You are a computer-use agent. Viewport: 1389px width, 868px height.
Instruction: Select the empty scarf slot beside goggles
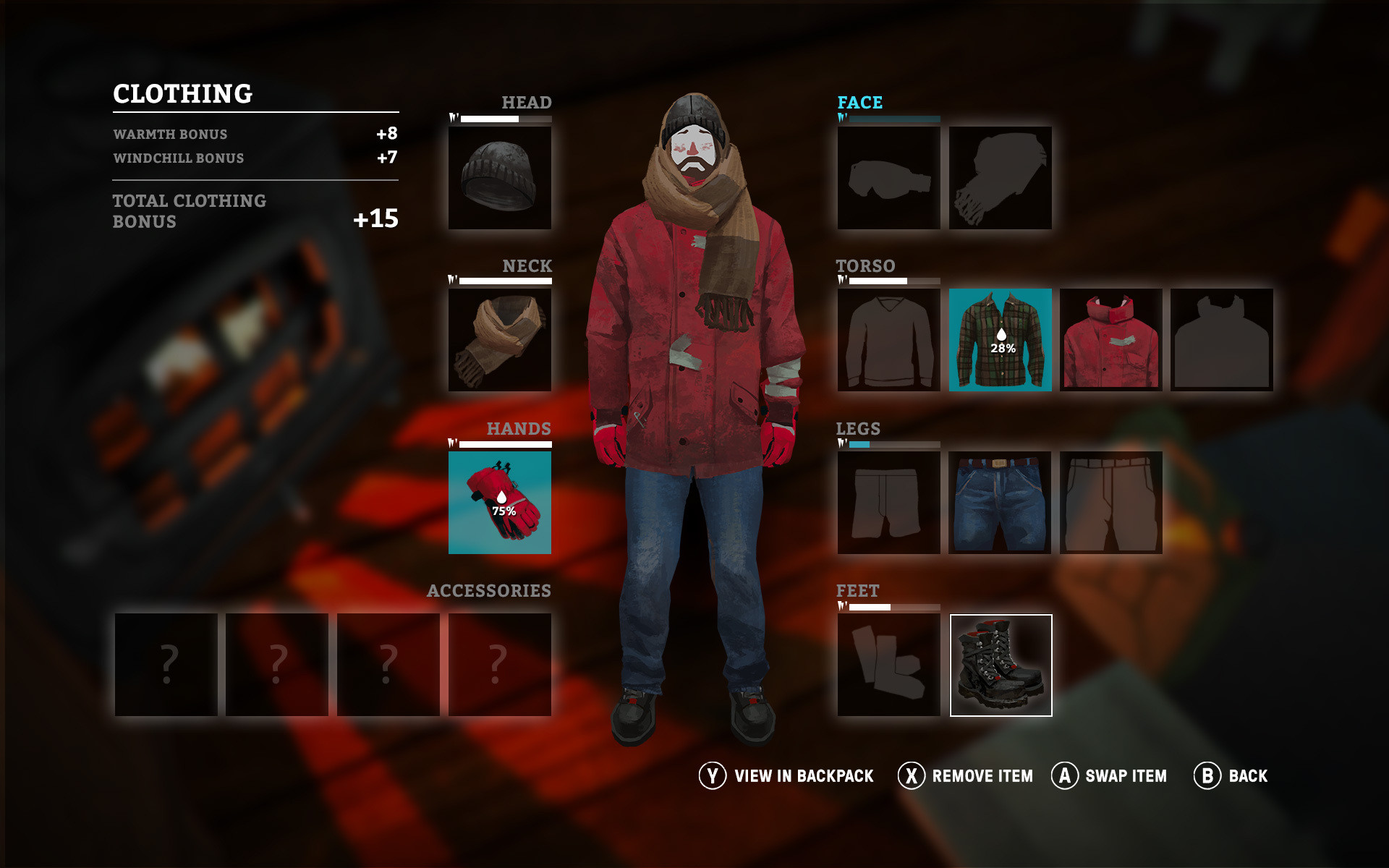1000,177
